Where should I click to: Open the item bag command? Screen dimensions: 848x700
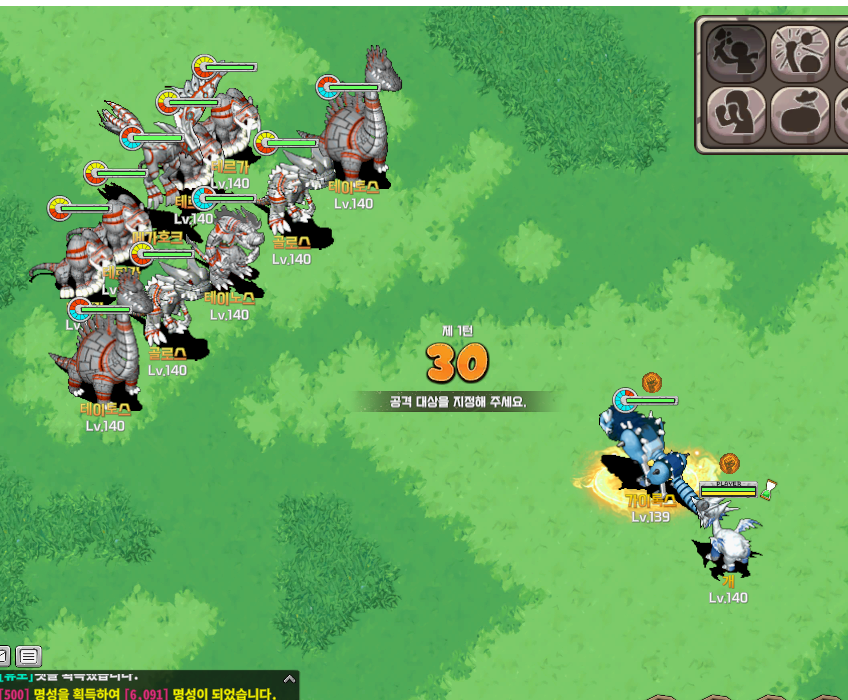click(801, 115)
